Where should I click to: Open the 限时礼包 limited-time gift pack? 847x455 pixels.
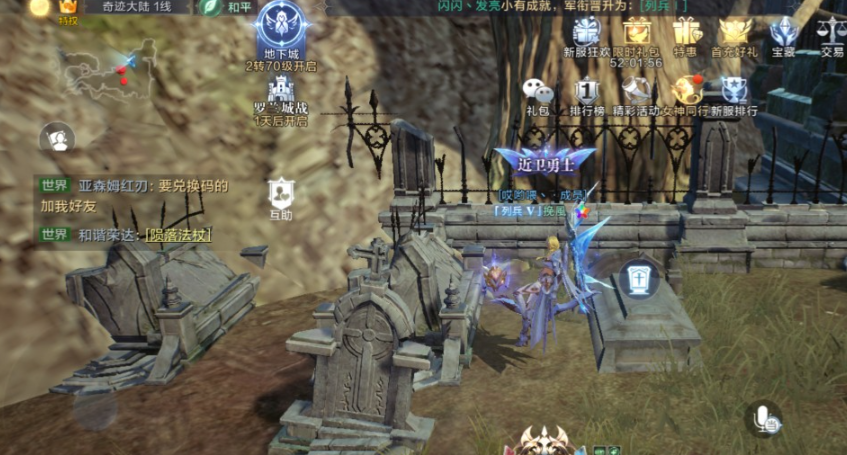(x=637, y=33)
